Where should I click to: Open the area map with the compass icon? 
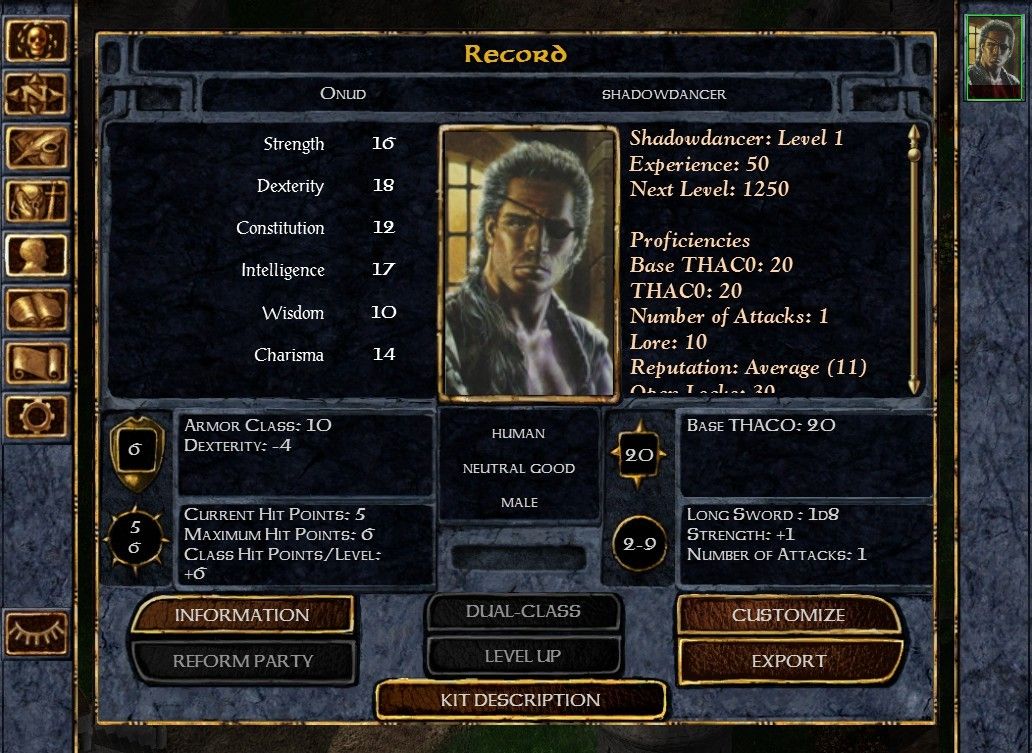(x=37, y=94)
